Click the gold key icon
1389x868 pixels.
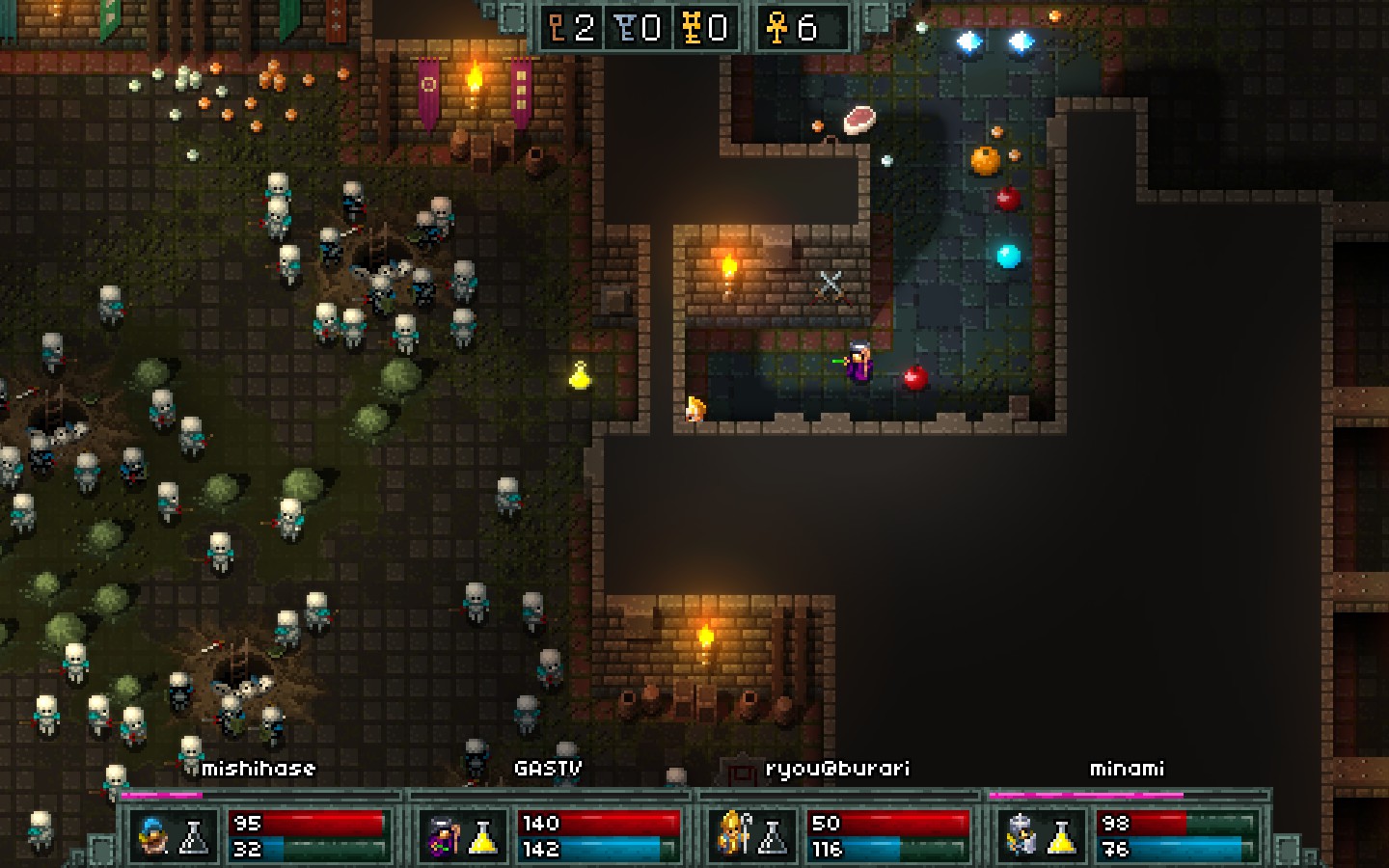tap(691, 28)
